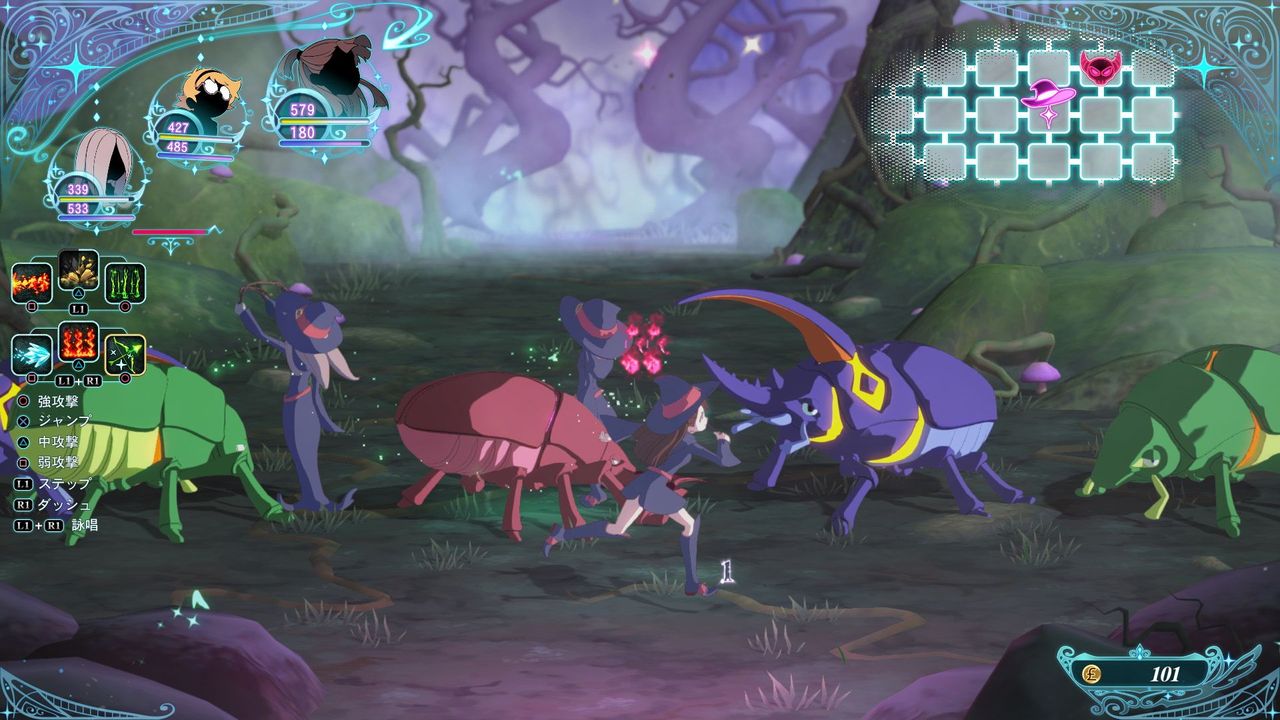Image resolution: width=1280 pixels, height=720 pixels.
Task: Click the coin icon beside the 101 counter
Action: 1094,673
